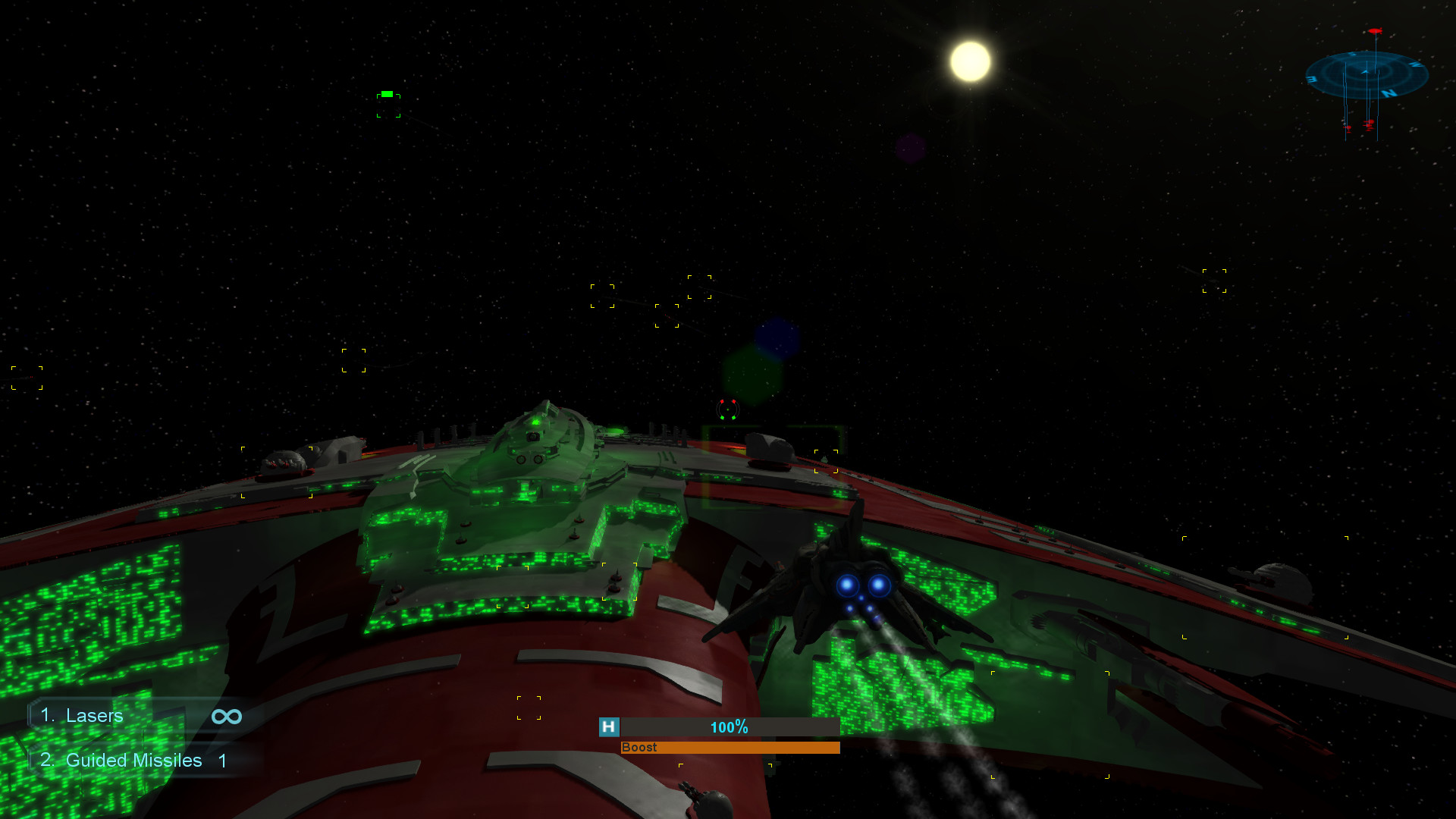This screenshot has height=819, width=1456.
Task: Click the player arrow at the radar center
Action: pyautogui.click(x=1365, y=72)
